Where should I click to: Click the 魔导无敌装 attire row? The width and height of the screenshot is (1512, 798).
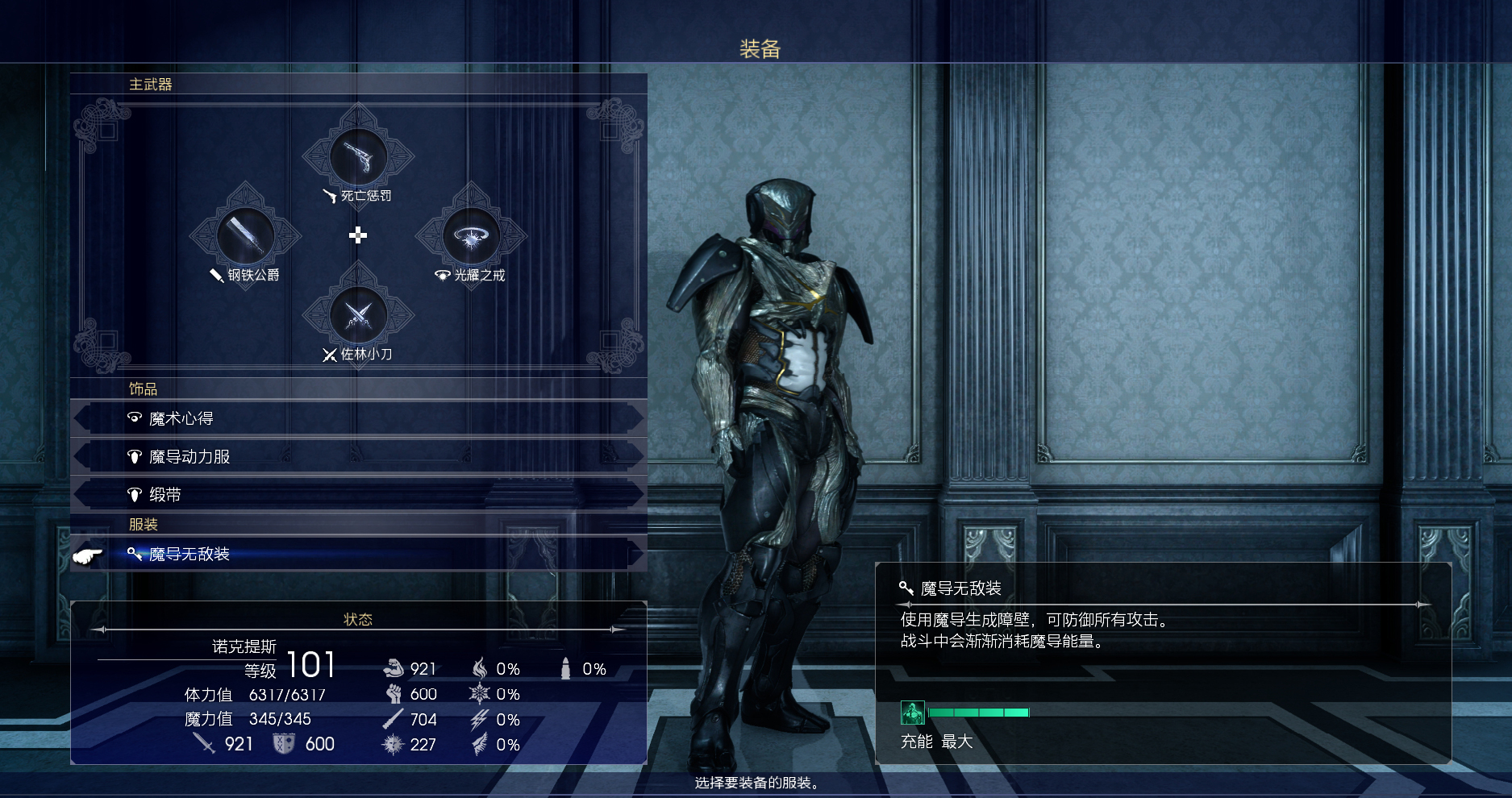pyautogui.click(x=358, y=554)
